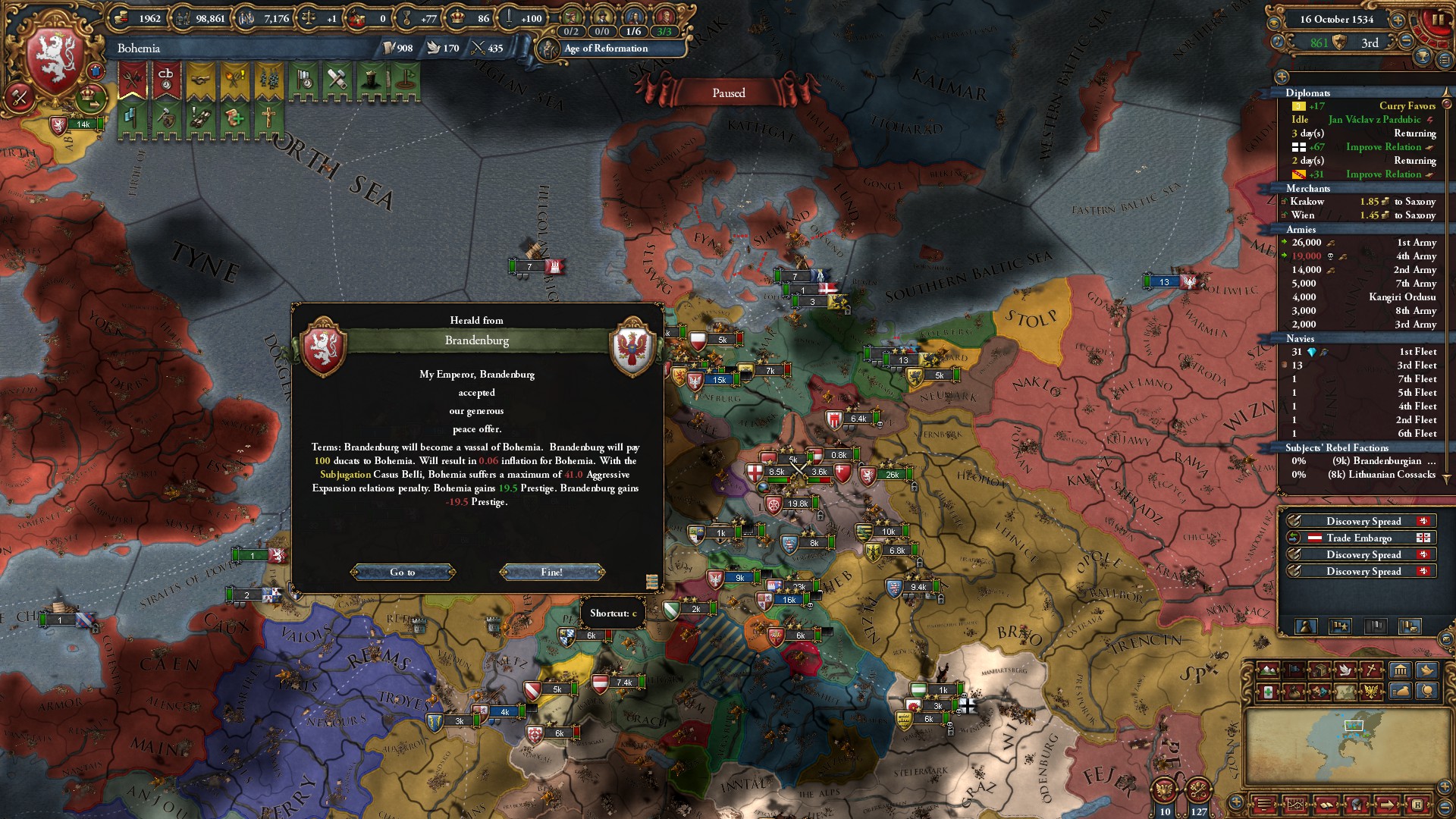Open the Bohemia country shield view
The height and width of the screenshot is (819, 1456).
tap(55, 59)
